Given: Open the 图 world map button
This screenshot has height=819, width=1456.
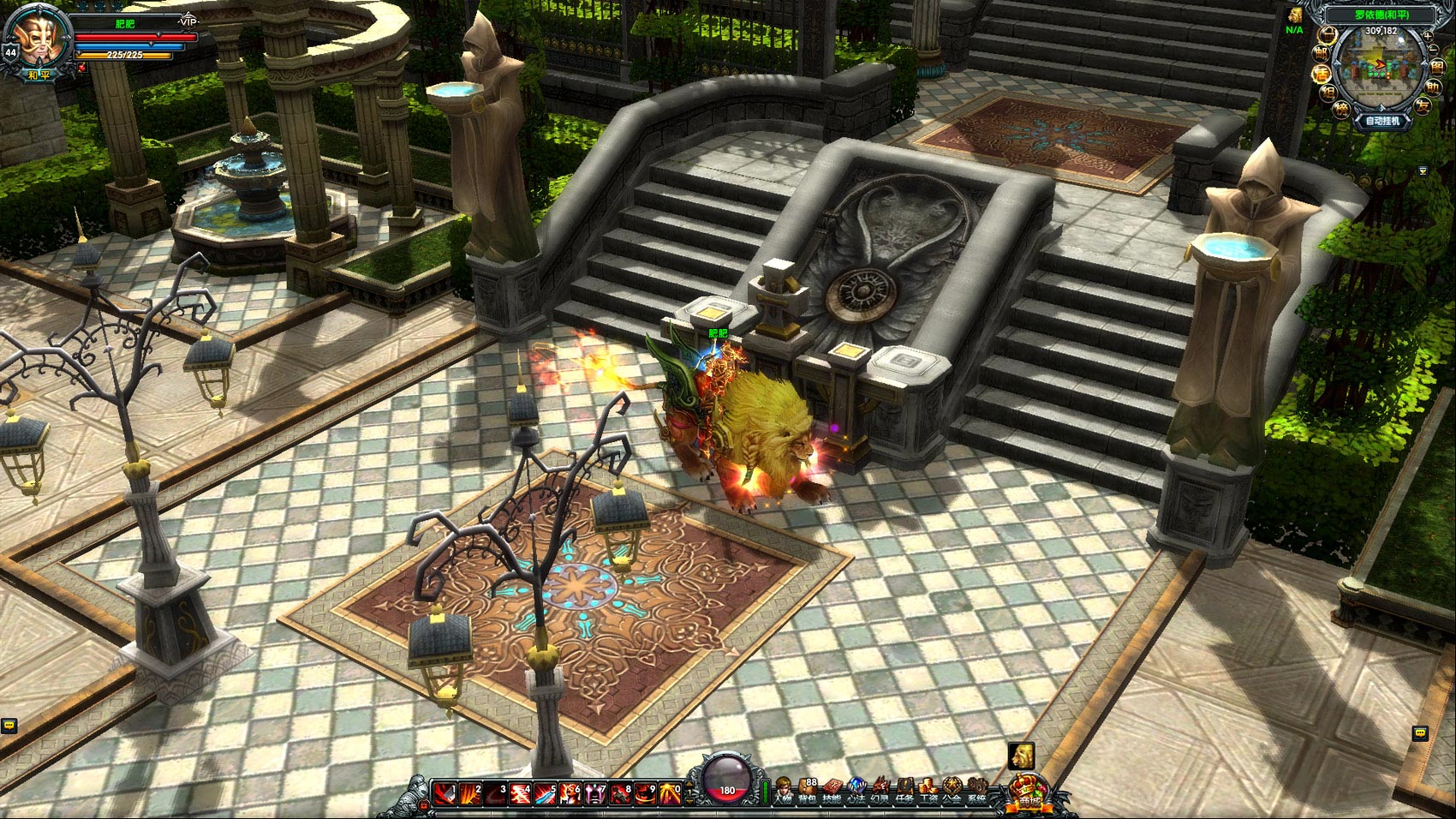Looking at the screenshot, I should pyautogui.click(x=1436, y=66).
